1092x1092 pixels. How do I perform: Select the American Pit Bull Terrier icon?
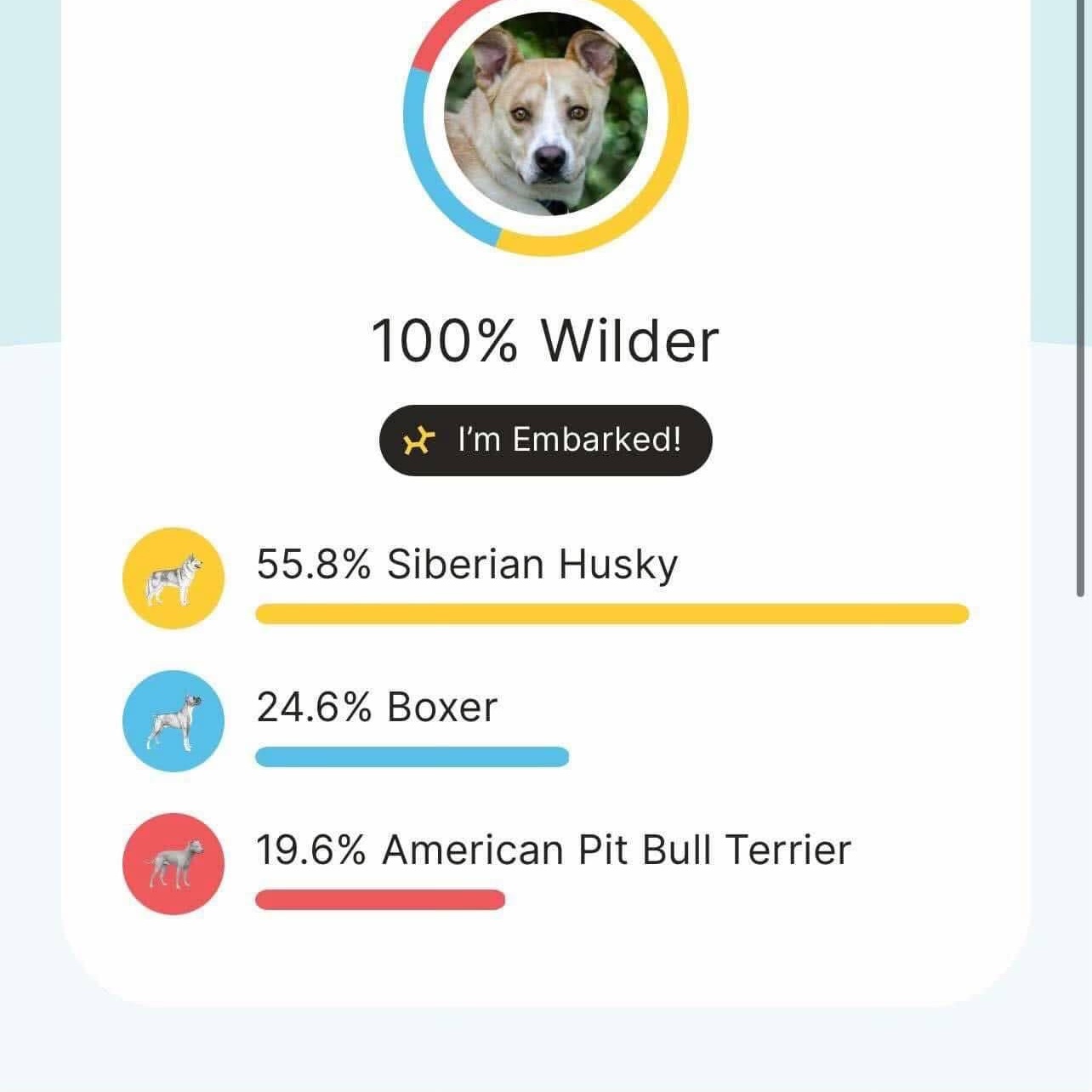point(173,863)
